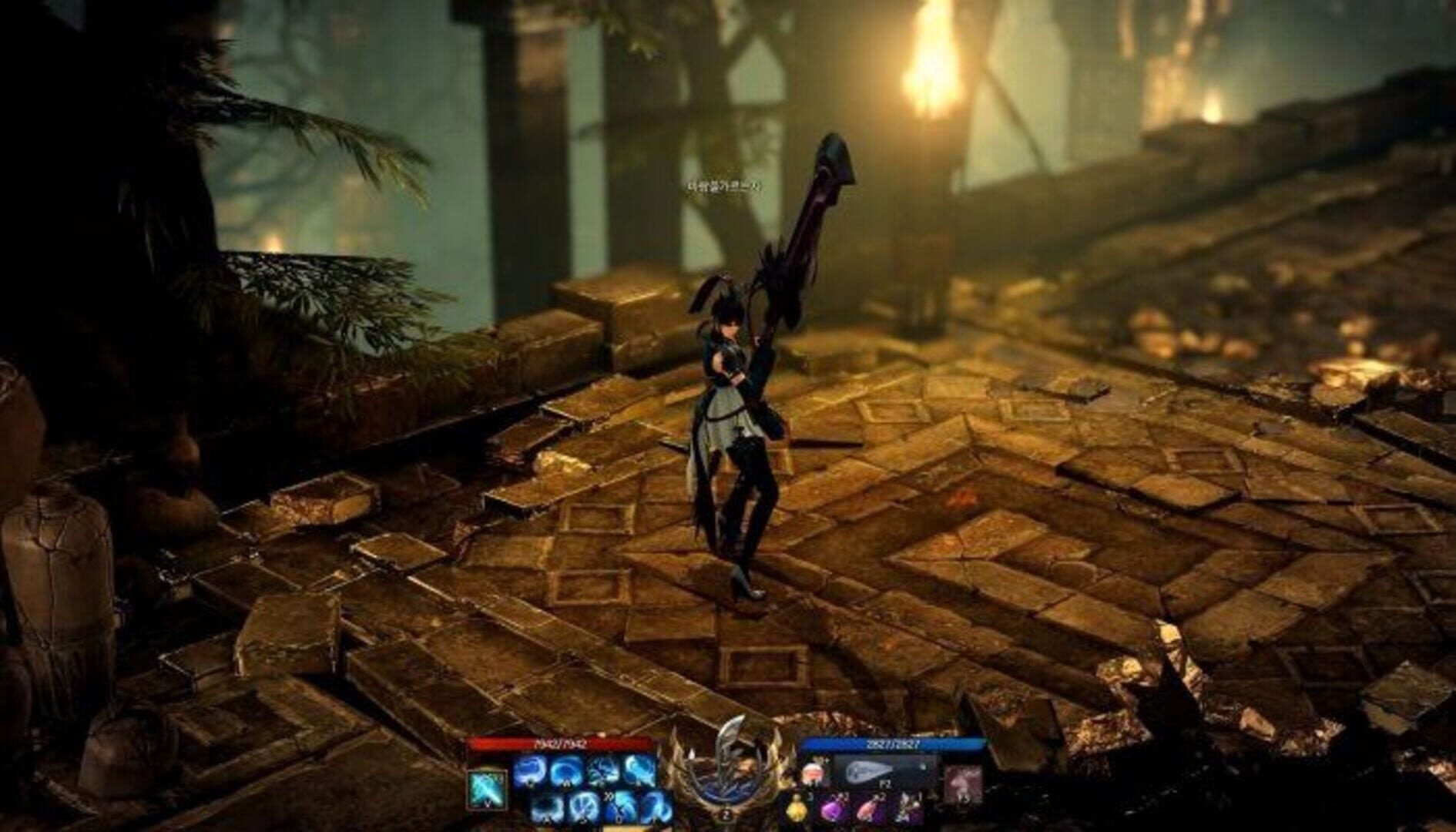
Task: Select the pink healing potion icon
Action: click(868, 811)
